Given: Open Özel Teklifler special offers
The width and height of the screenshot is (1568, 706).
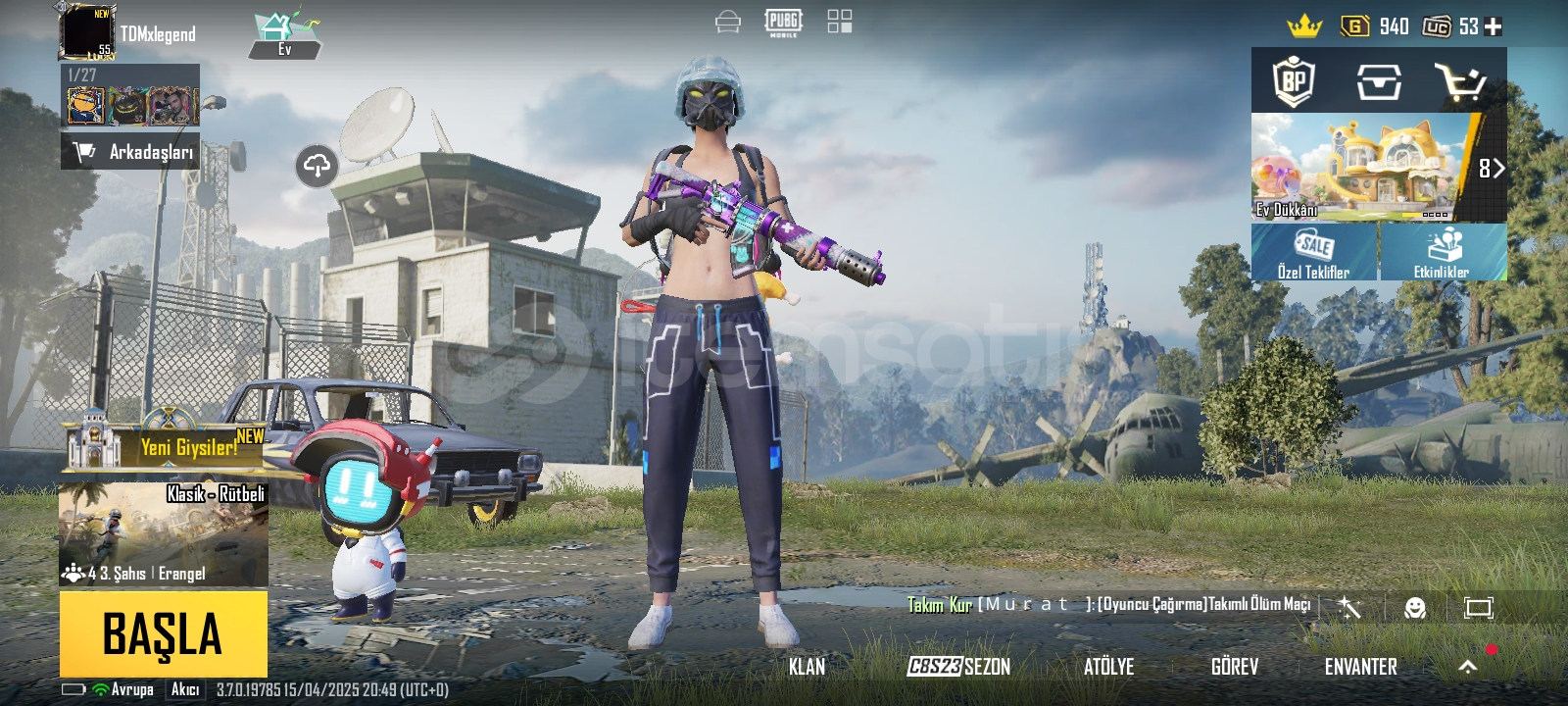Looking at the screenshot, I should click(1314, 252).
